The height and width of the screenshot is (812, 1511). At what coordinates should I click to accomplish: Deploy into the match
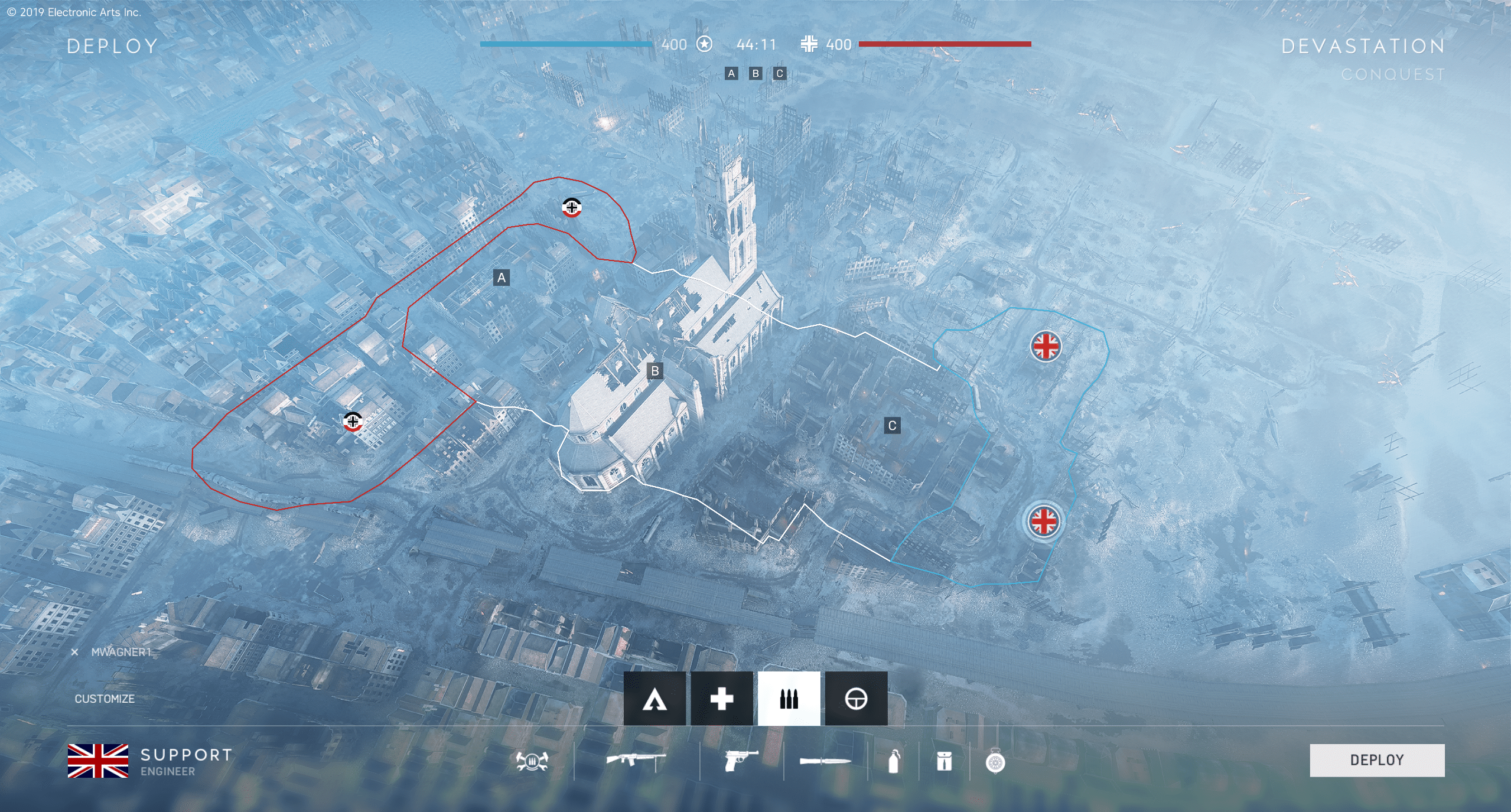[1376, 760]
